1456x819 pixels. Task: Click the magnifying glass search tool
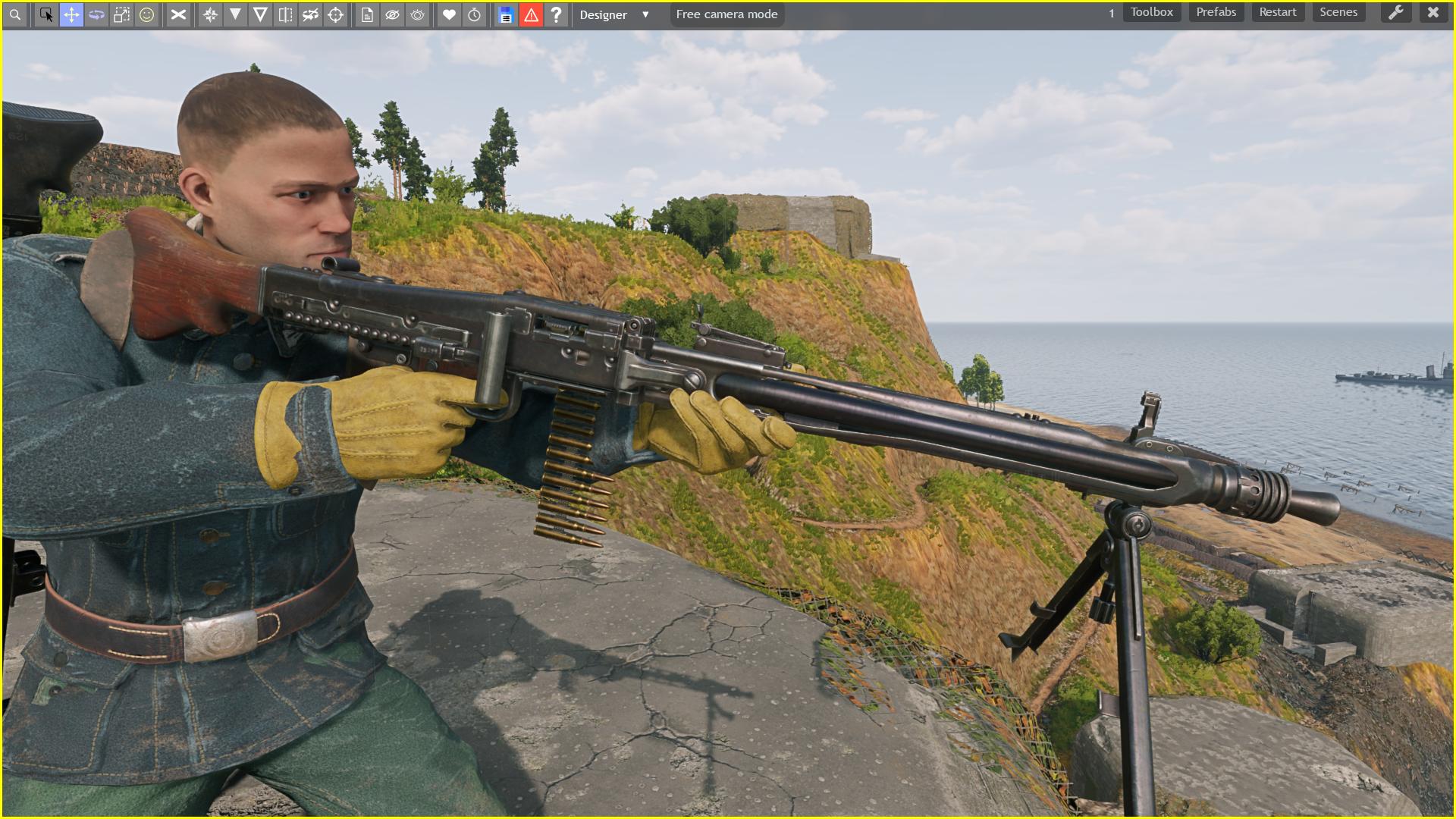coord(15,14)
